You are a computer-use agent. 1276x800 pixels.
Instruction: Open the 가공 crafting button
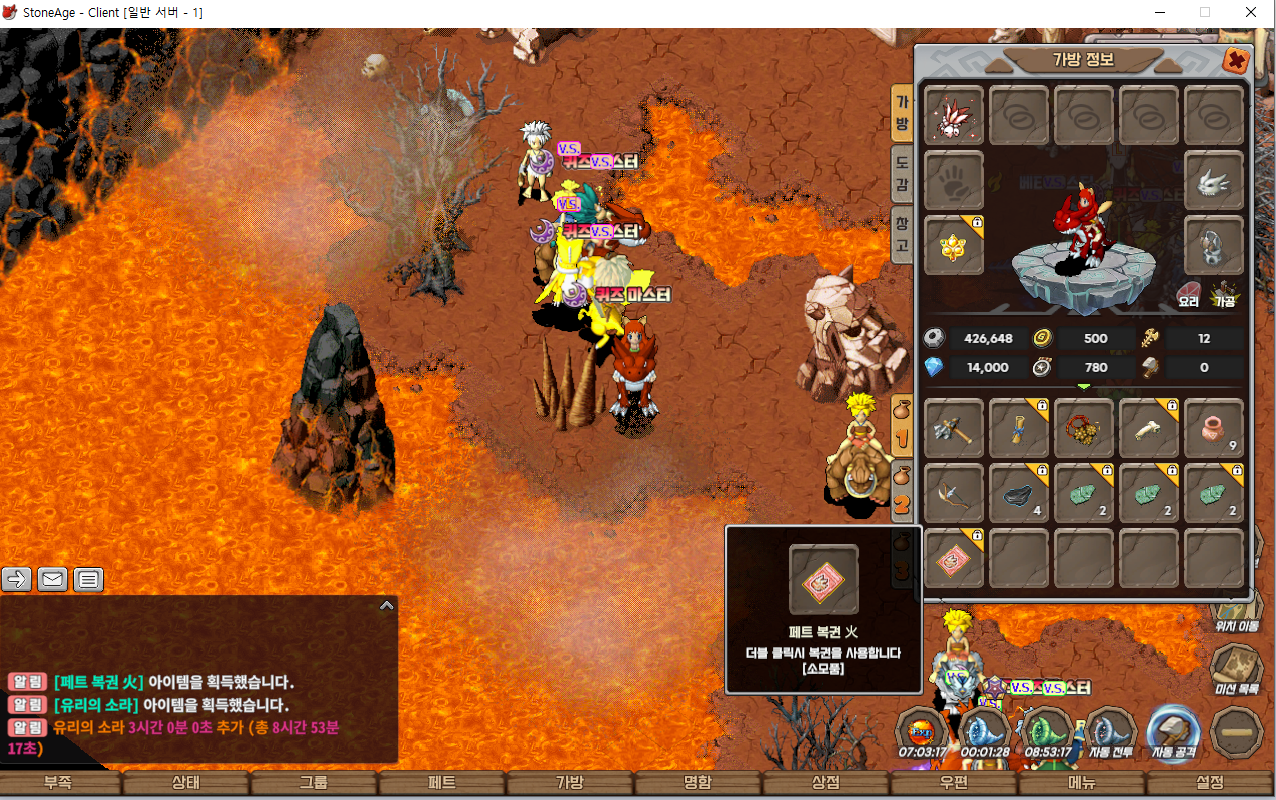pyautogui.click(x=1225, y=295)
